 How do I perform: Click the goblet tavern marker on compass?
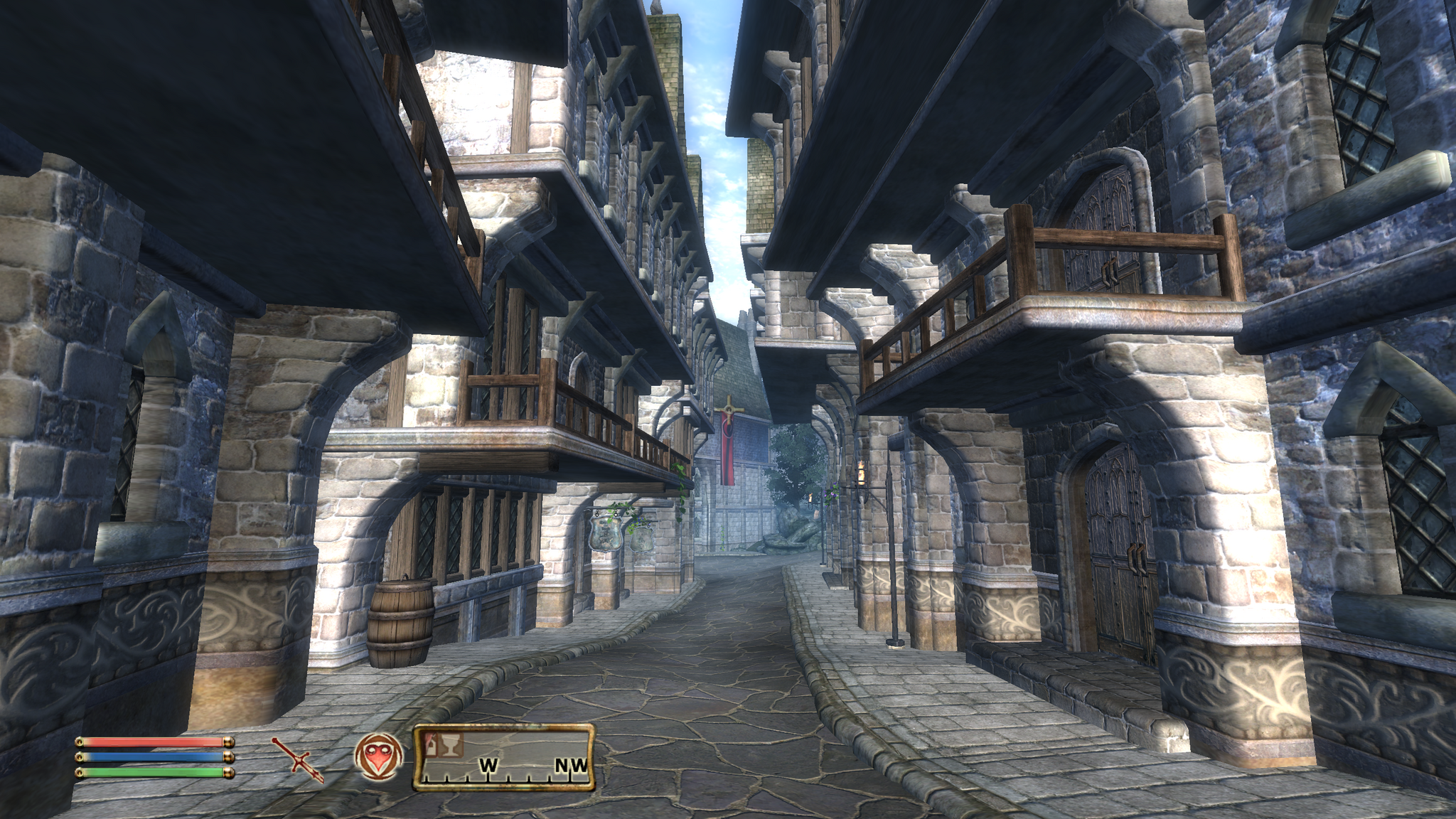click(451, 745)
